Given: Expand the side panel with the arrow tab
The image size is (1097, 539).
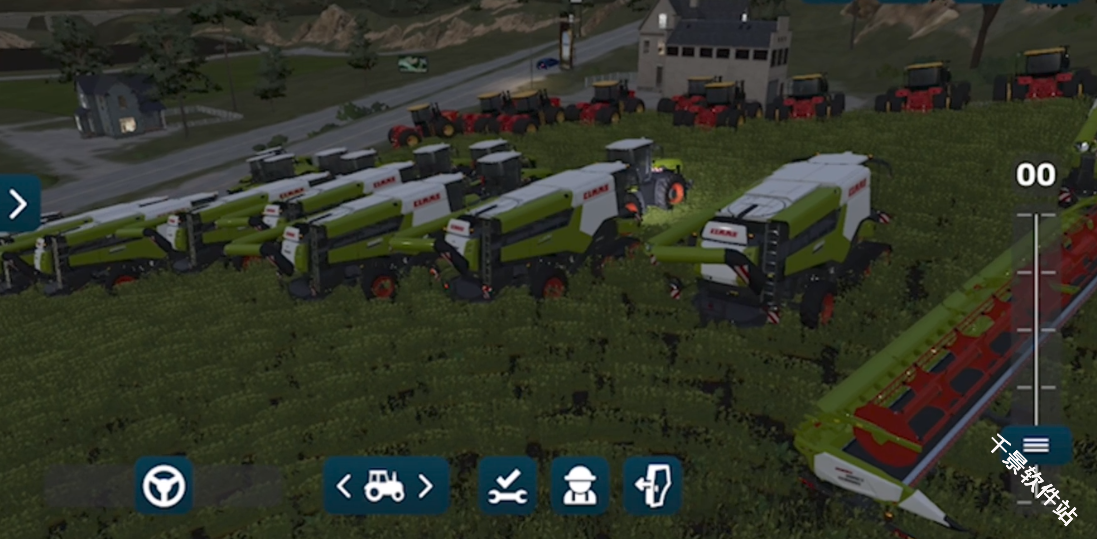Looking at the screenshot, I should (19, 204).
